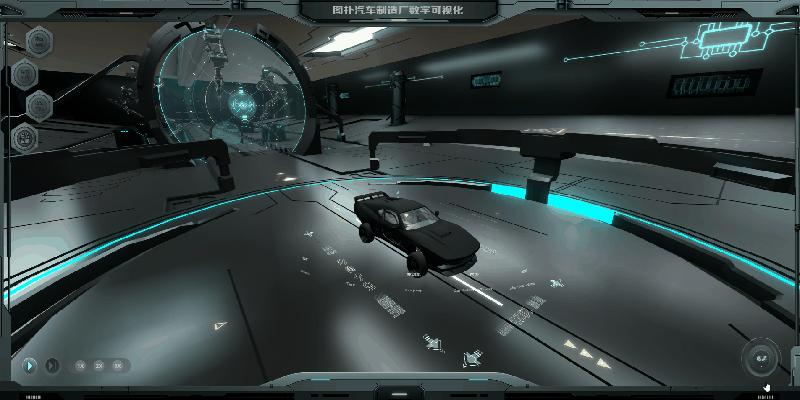Set playback speed to 1X

click(x=80, y=366)
